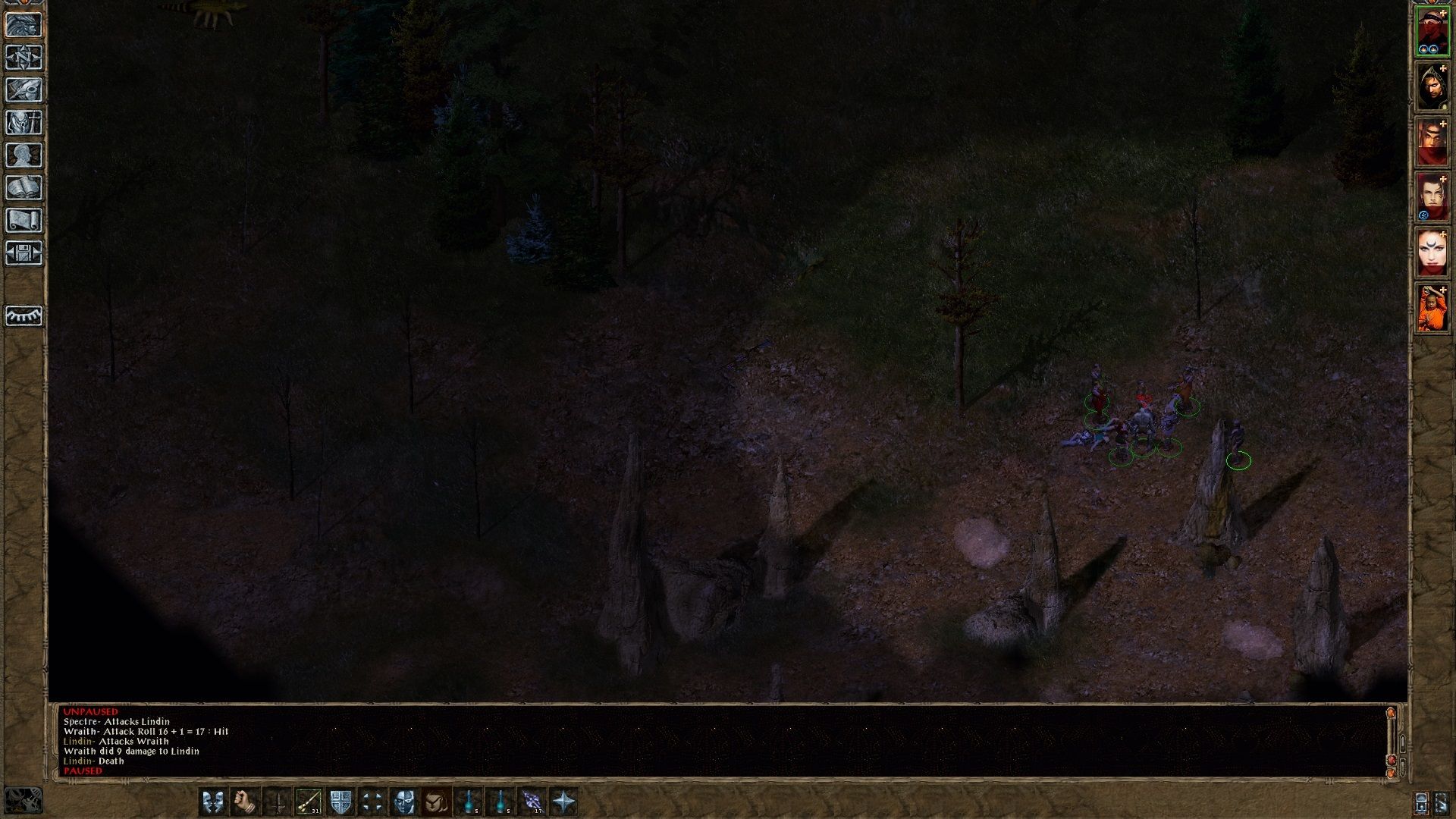Open Game Options via the disk icon
The width and height of the screenshot is (1456, 819).
pyautogui.click(x=25, y=253)
